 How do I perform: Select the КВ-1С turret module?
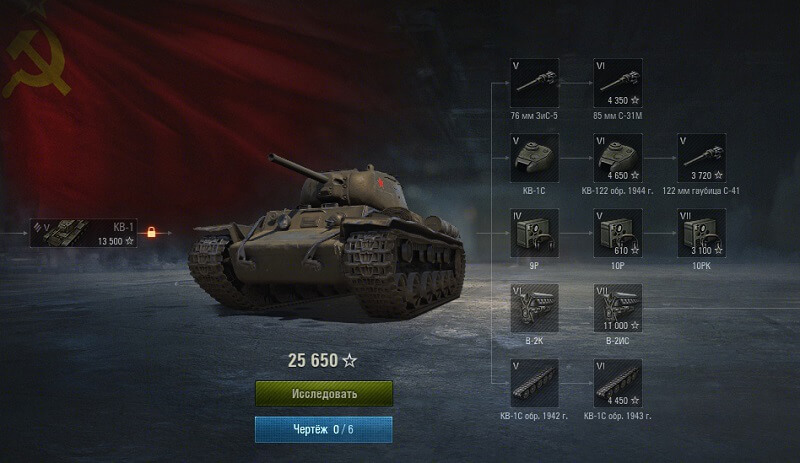coord(534,159)
